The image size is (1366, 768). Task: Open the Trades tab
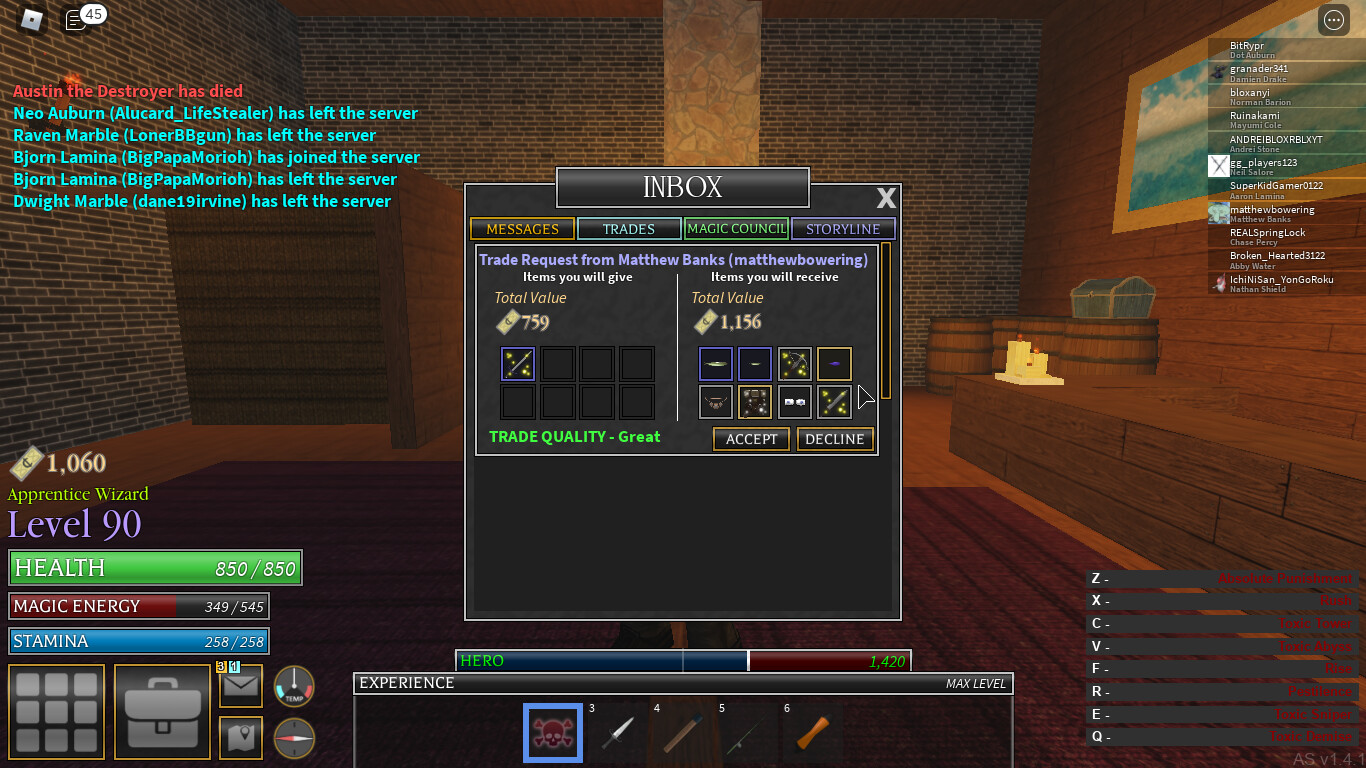[x=629, y=229]
